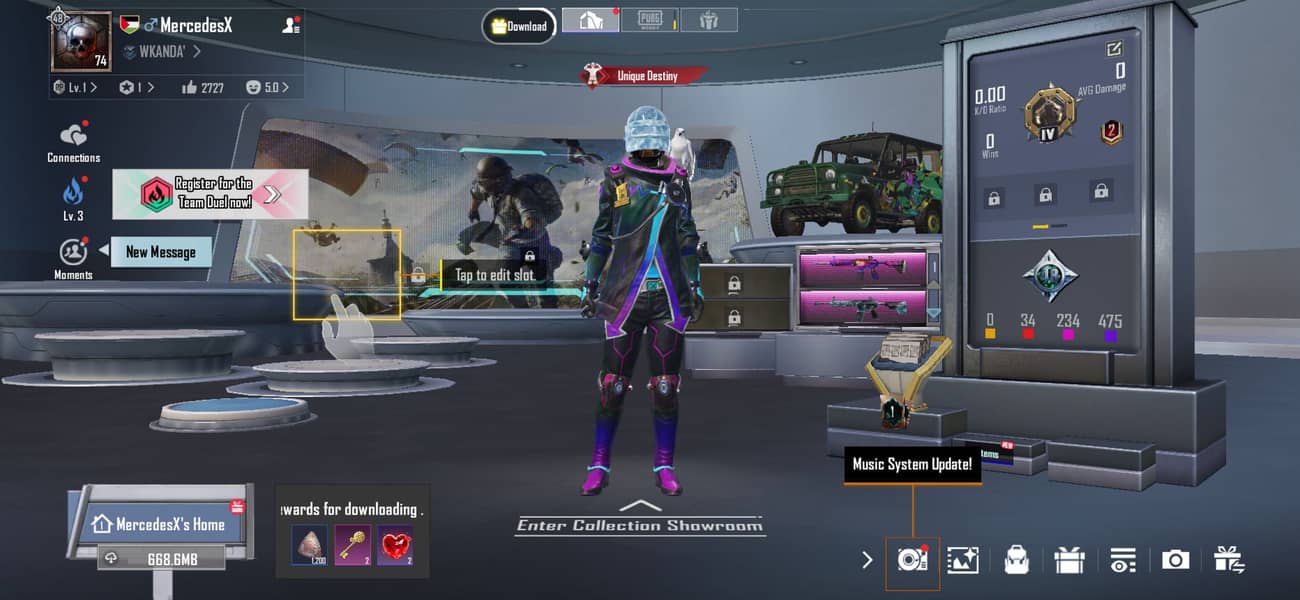
Task: Tap the yellow Download button
Action: pyautogui.click(x=519, y=26)
